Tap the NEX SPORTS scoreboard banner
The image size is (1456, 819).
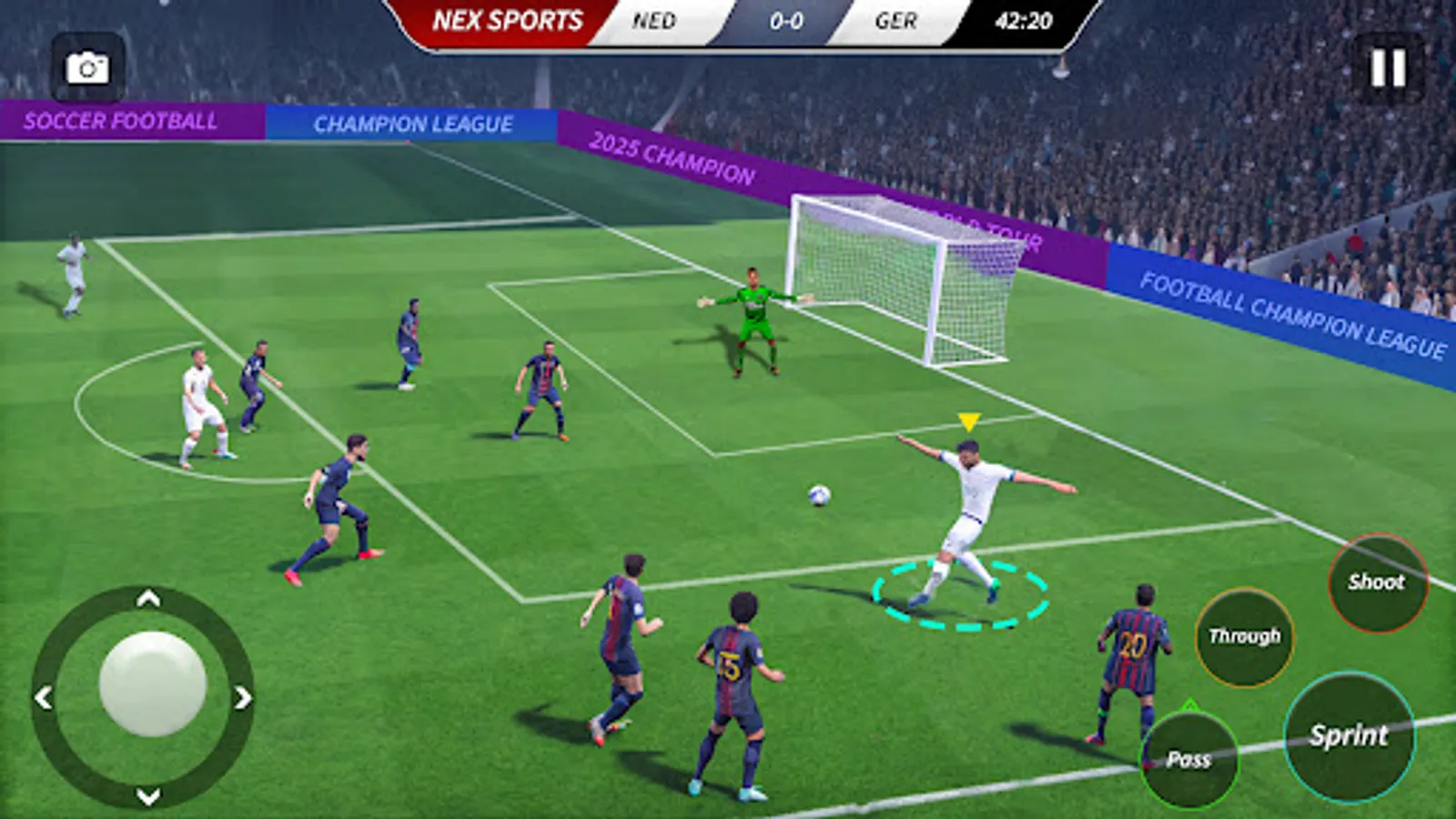[507, 17]
